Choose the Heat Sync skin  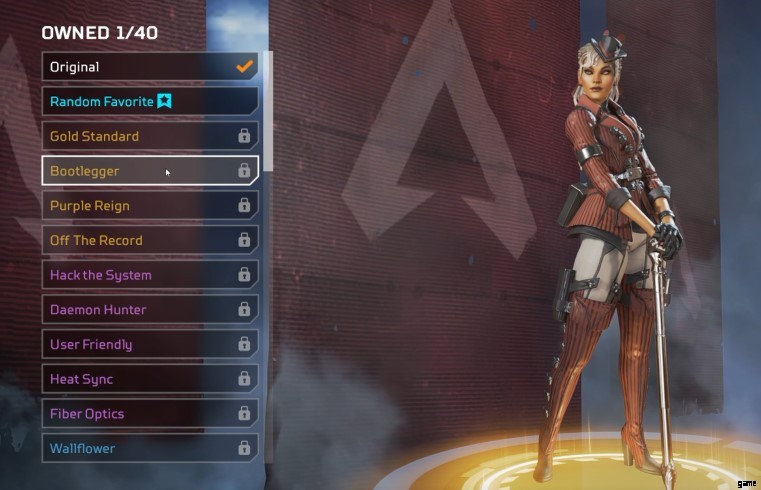pos(150,379)
